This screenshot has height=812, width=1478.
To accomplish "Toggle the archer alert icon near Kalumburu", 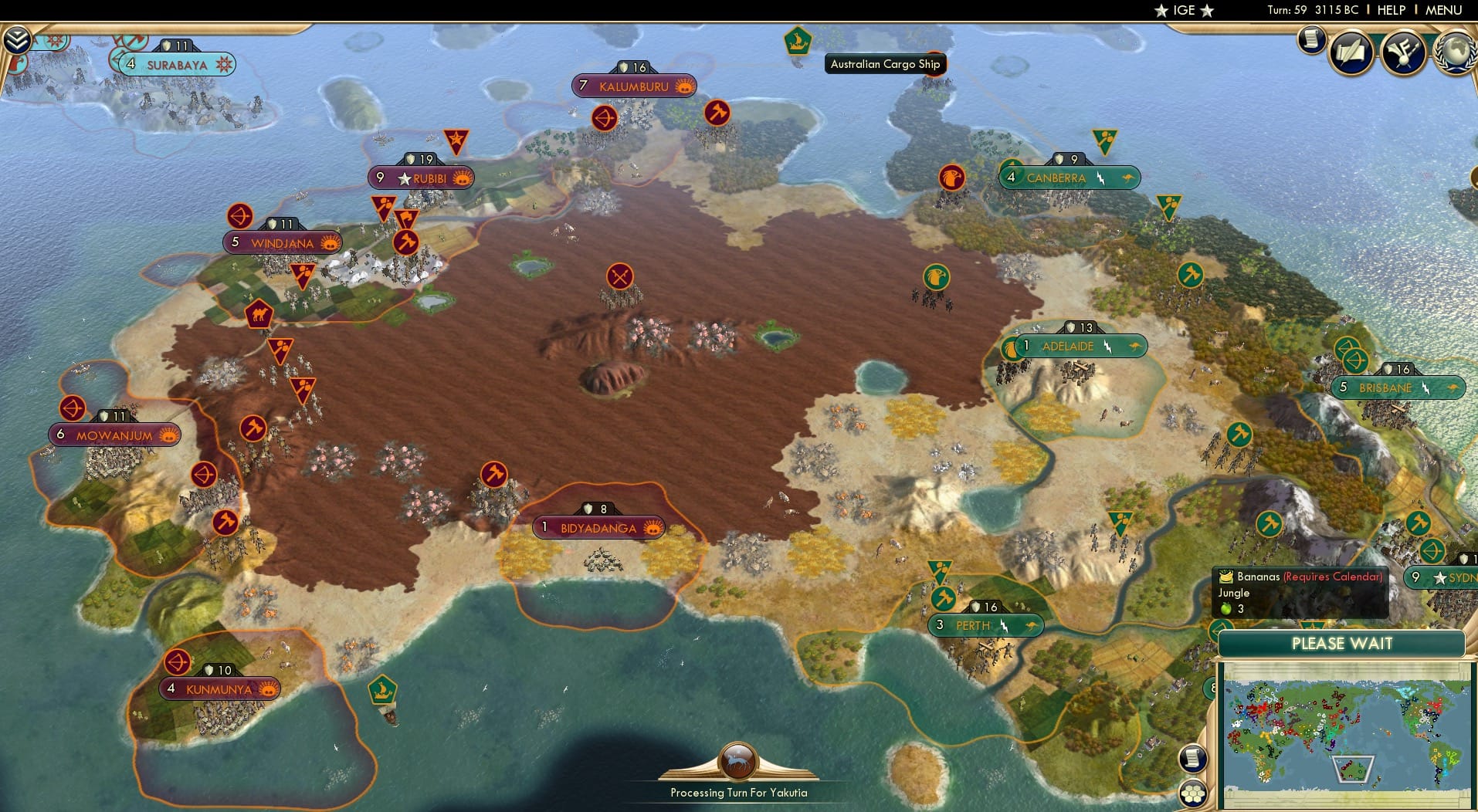I will coord(603,118).
